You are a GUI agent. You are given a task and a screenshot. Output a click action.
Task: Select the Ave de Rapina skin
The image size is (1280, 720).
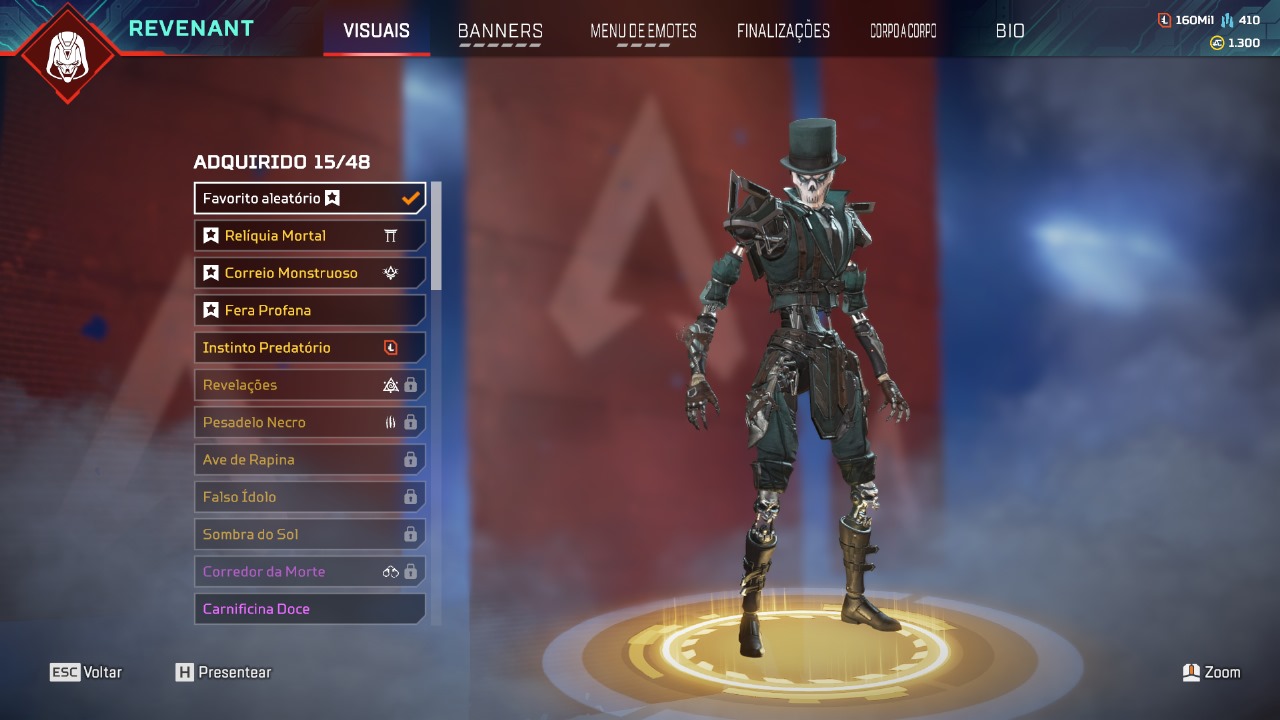(x=309, y=460)
